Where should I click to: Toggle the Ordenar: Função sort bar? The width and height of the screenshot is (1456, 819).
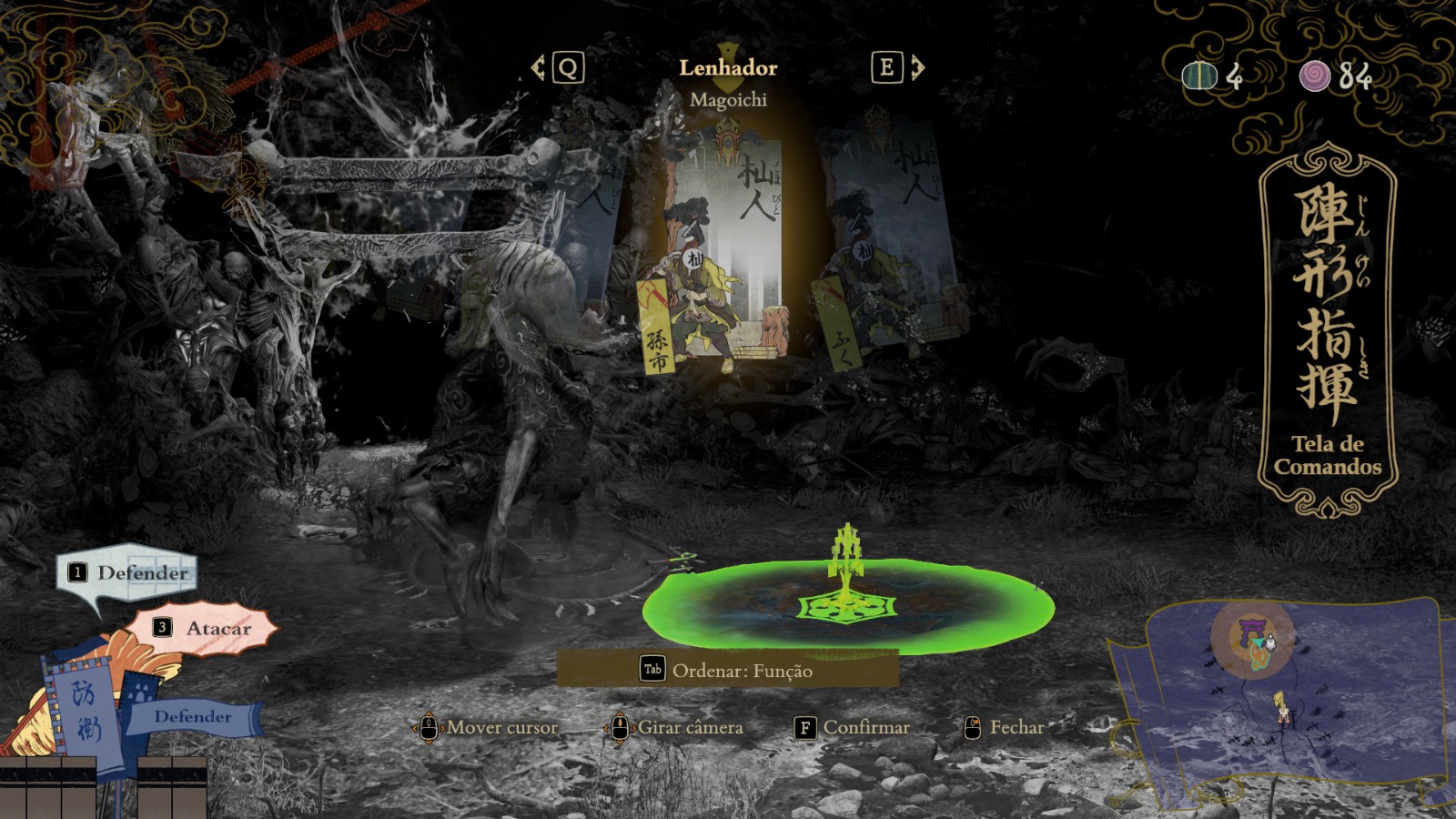(727, 670)
